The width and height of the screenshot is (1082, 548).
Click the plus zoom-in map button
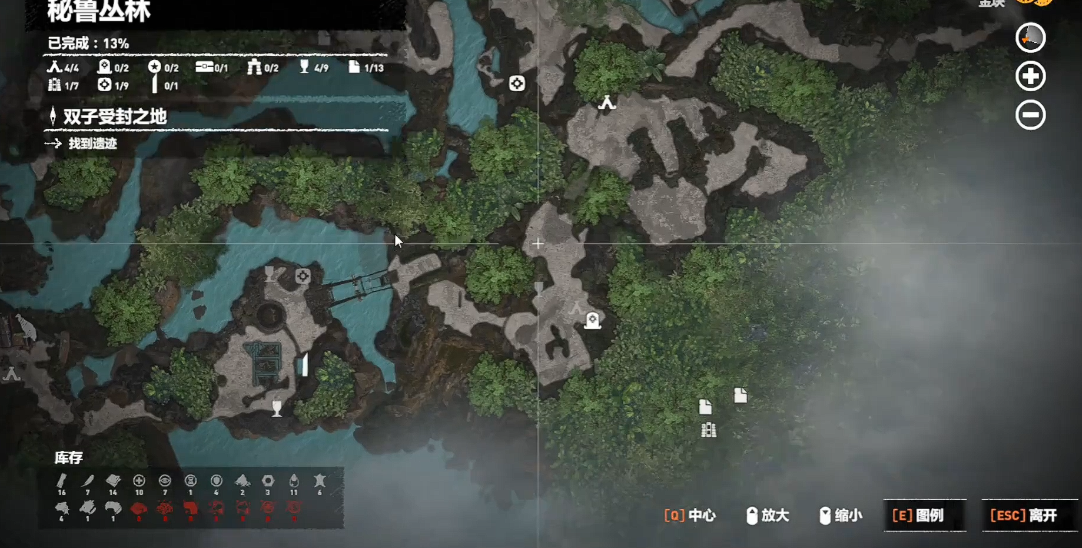1030,76
